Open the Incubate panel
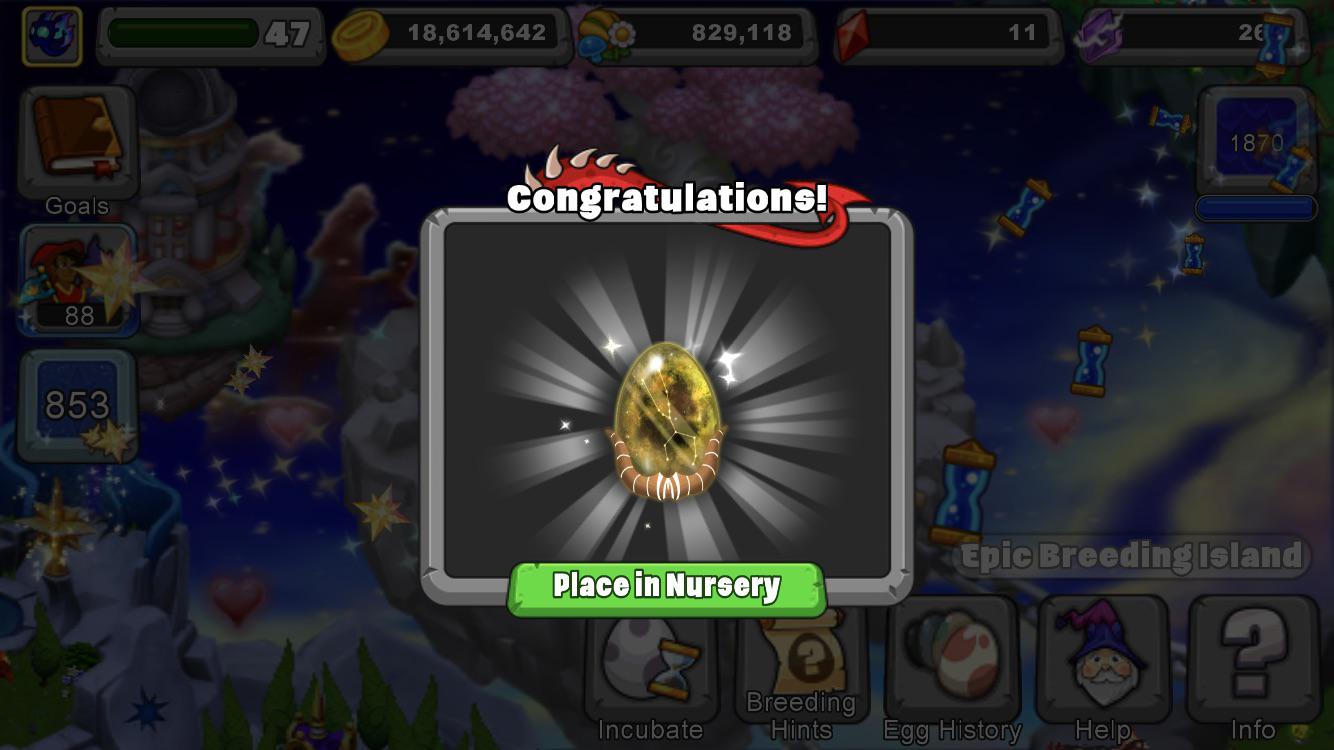1334x750 pixels. 650,670
